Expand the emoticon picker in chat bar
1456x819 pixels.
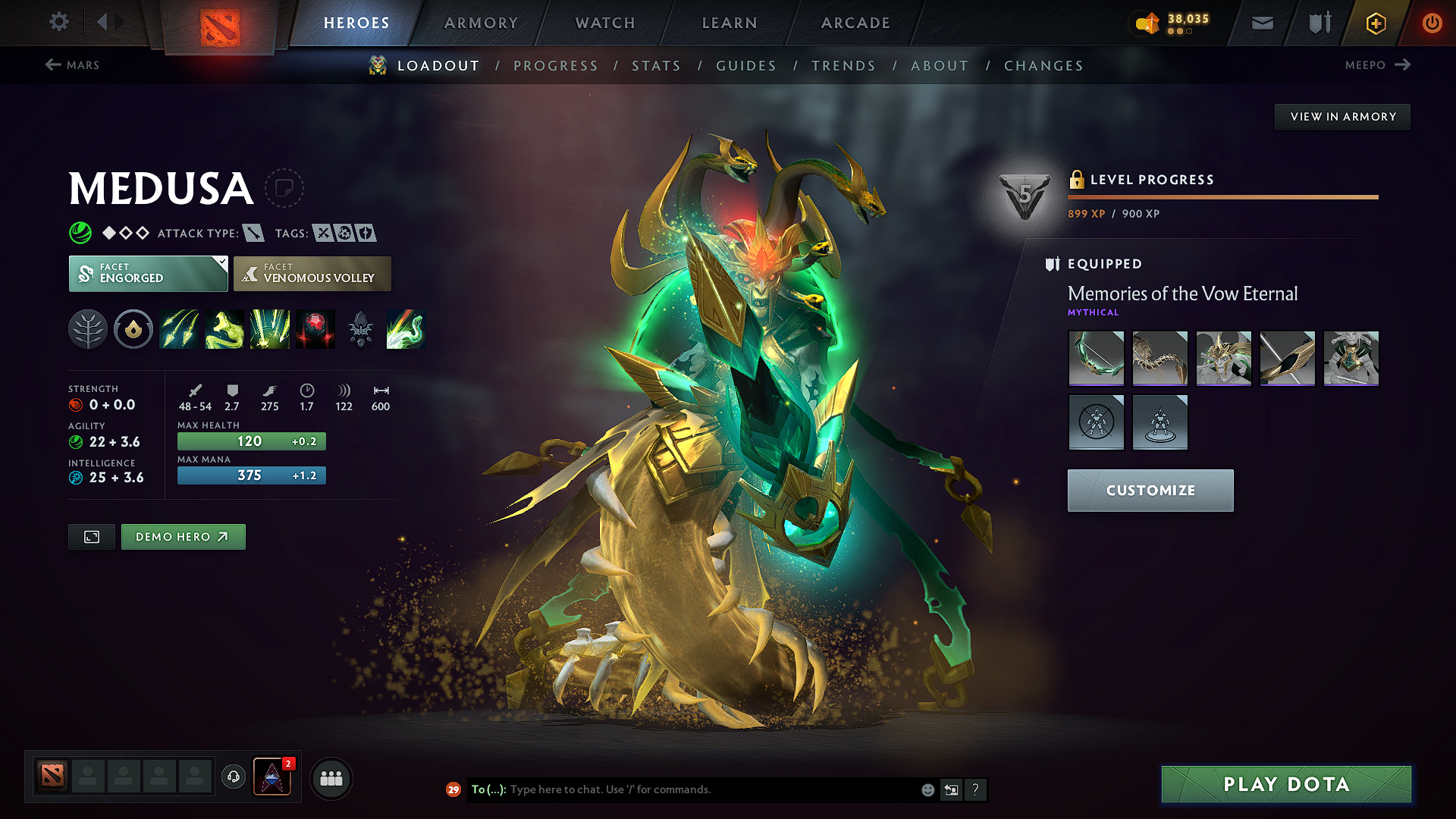[x=927, y=789]
